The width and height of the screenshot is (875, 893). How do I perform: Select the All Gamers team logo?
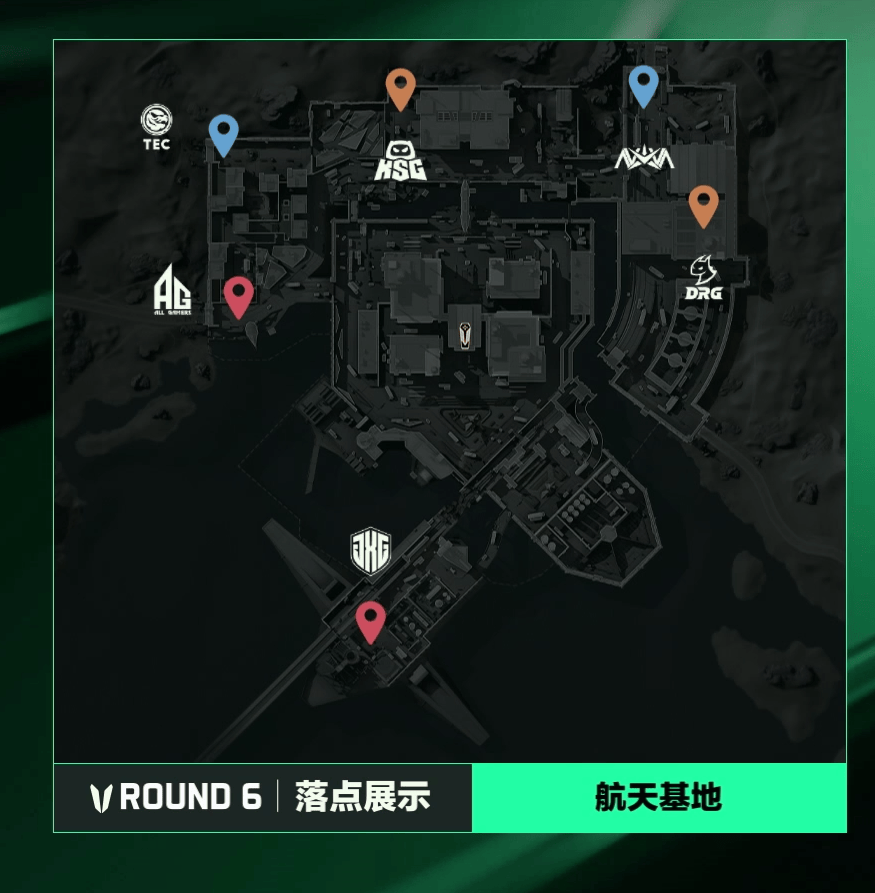click(x=172, y=293)
